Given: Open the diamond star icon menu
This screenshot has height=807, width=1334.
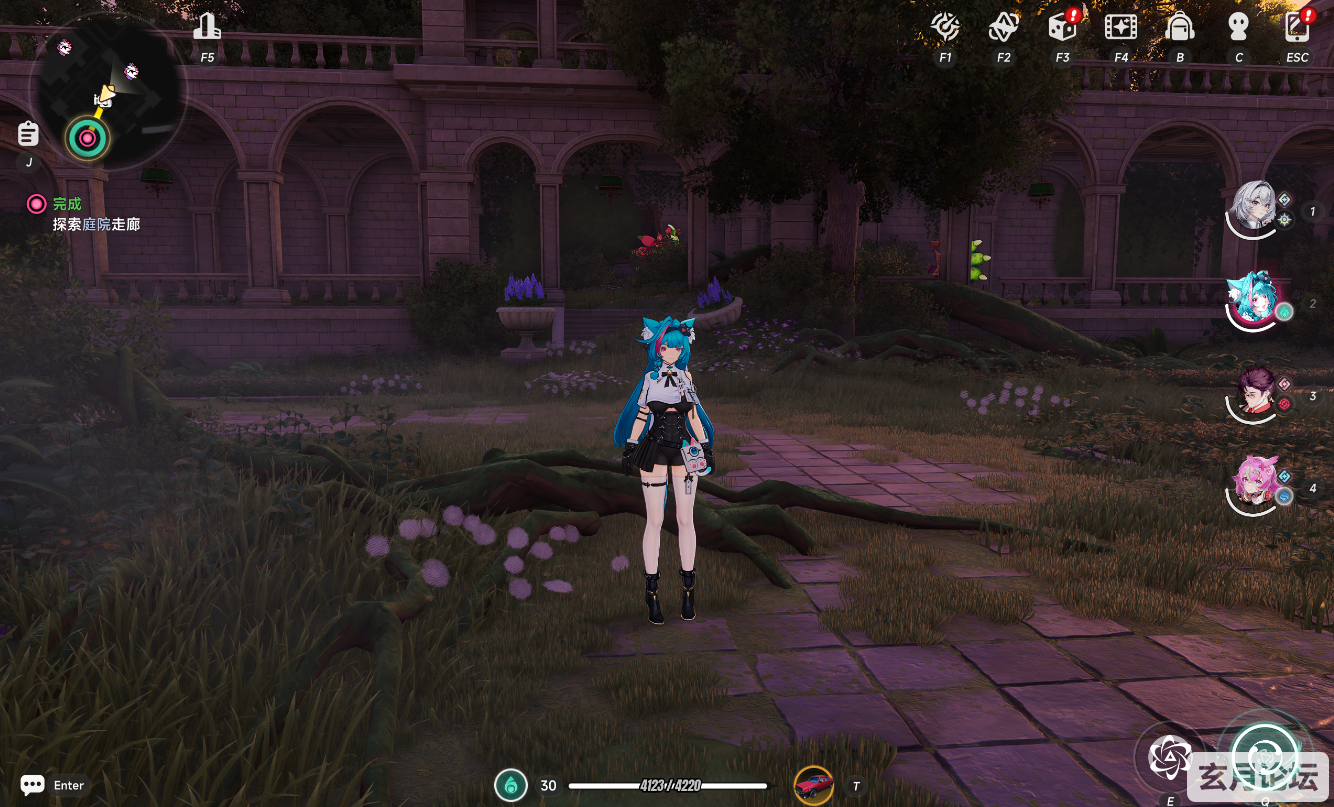Looking at the screenshot, I should coord(1003,27).
